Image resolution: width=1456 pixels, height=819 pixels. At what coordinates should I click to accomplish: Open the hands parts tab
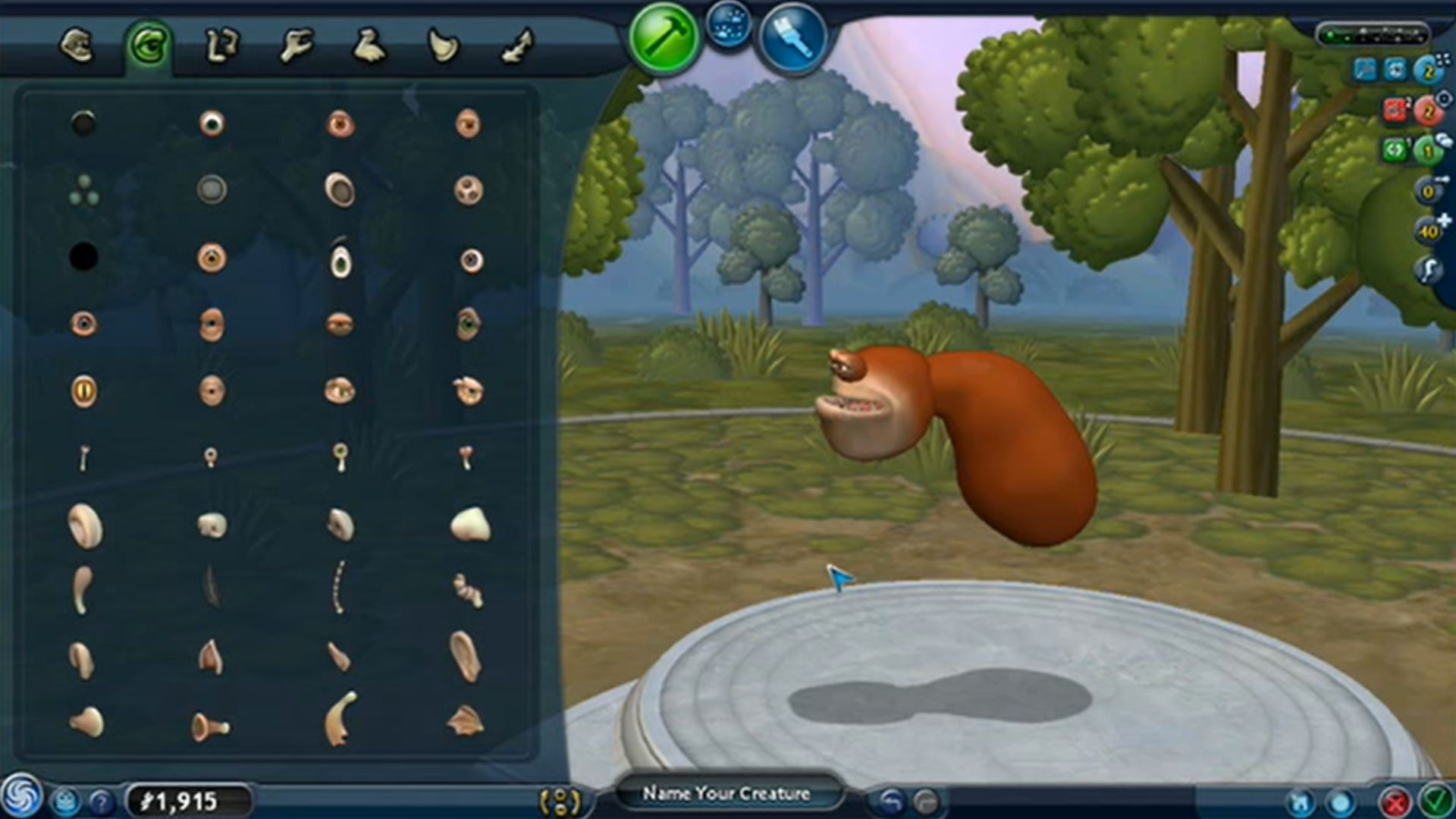296,45
